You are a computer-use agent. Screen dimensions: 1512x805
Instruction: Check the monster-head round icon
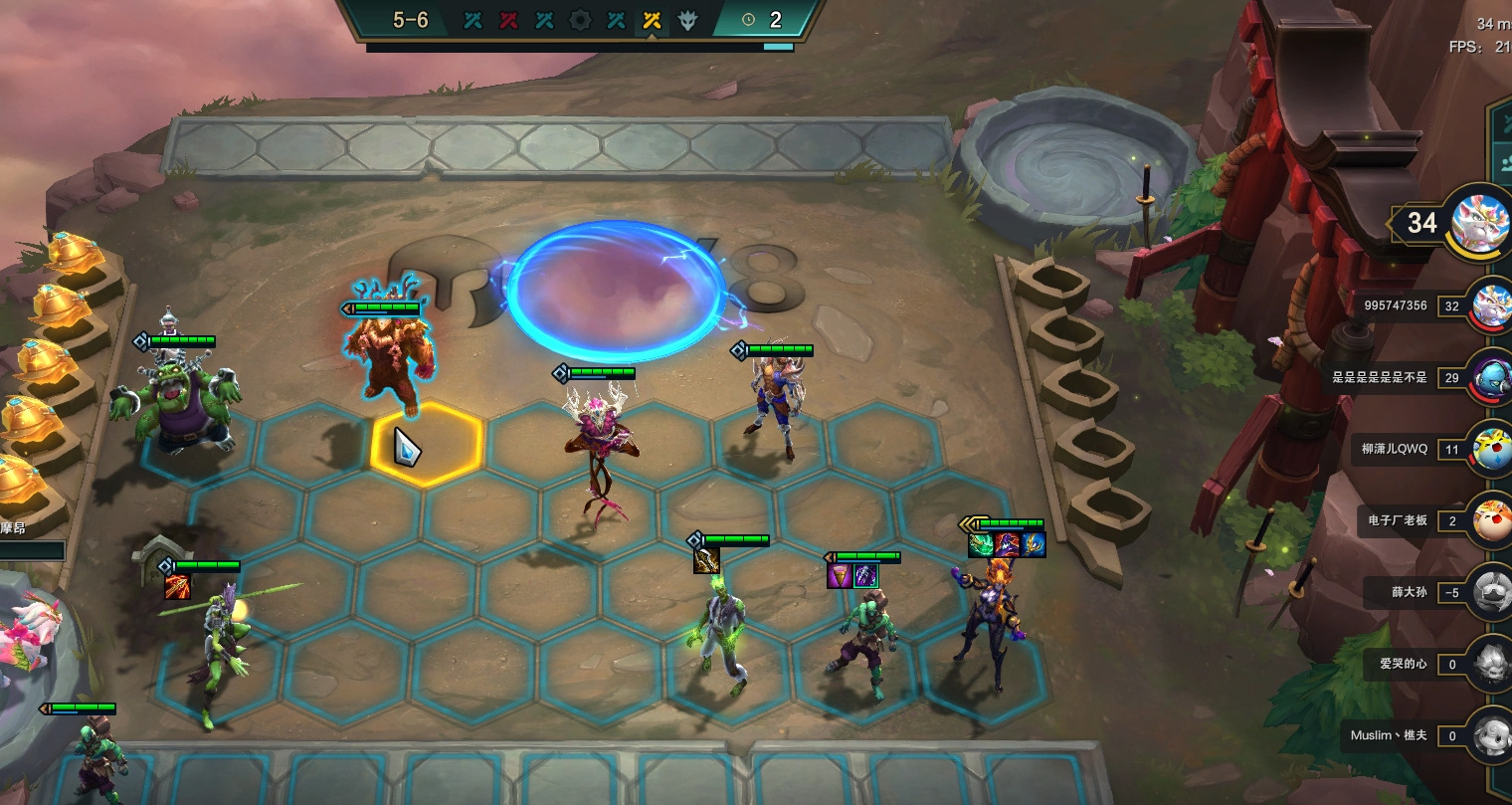click(x=687, y=20)
